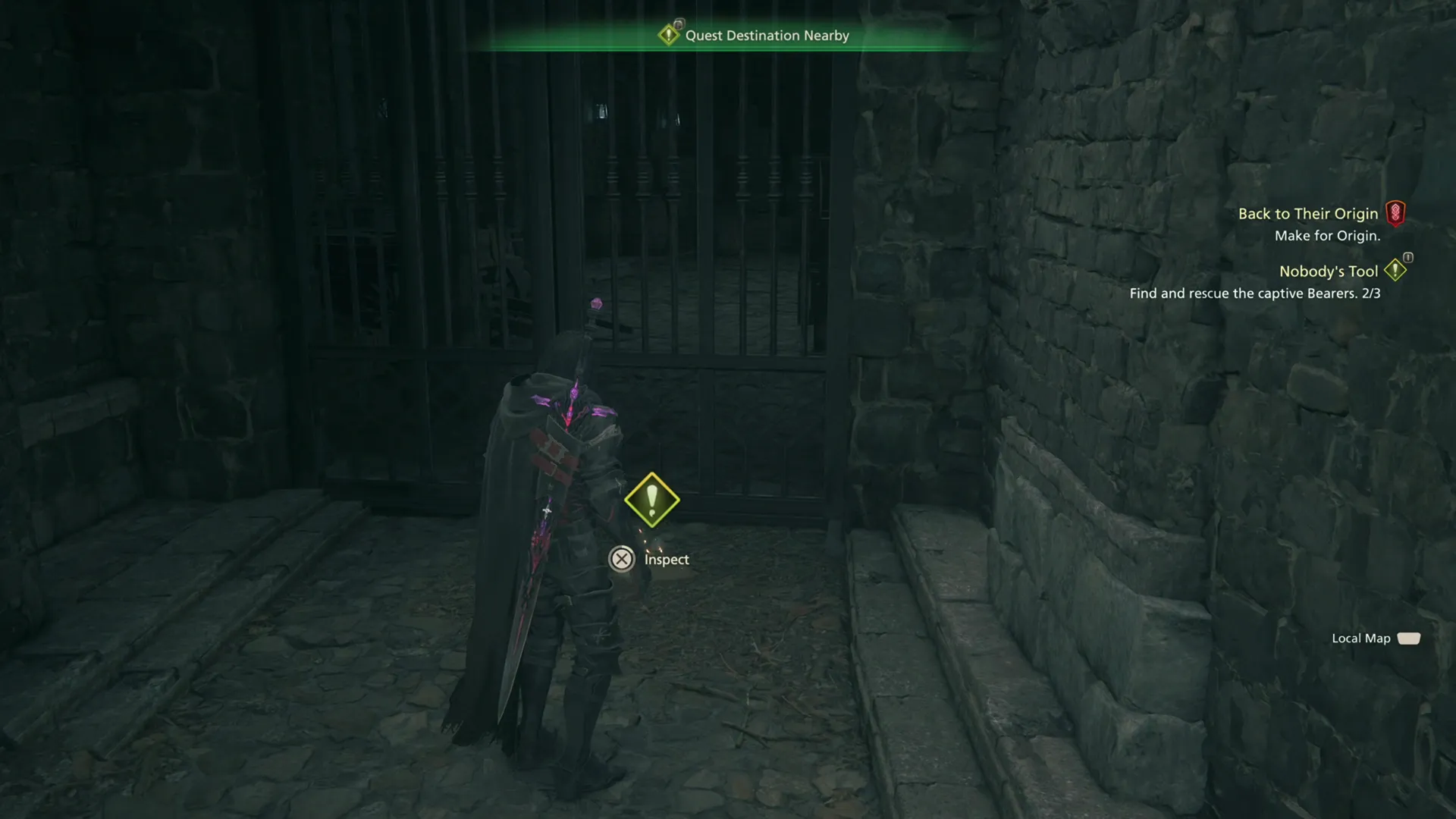Click the objective text reading captive Bearers 2/3
The width and height of the screenshot is (1456, 819).
1256,293
